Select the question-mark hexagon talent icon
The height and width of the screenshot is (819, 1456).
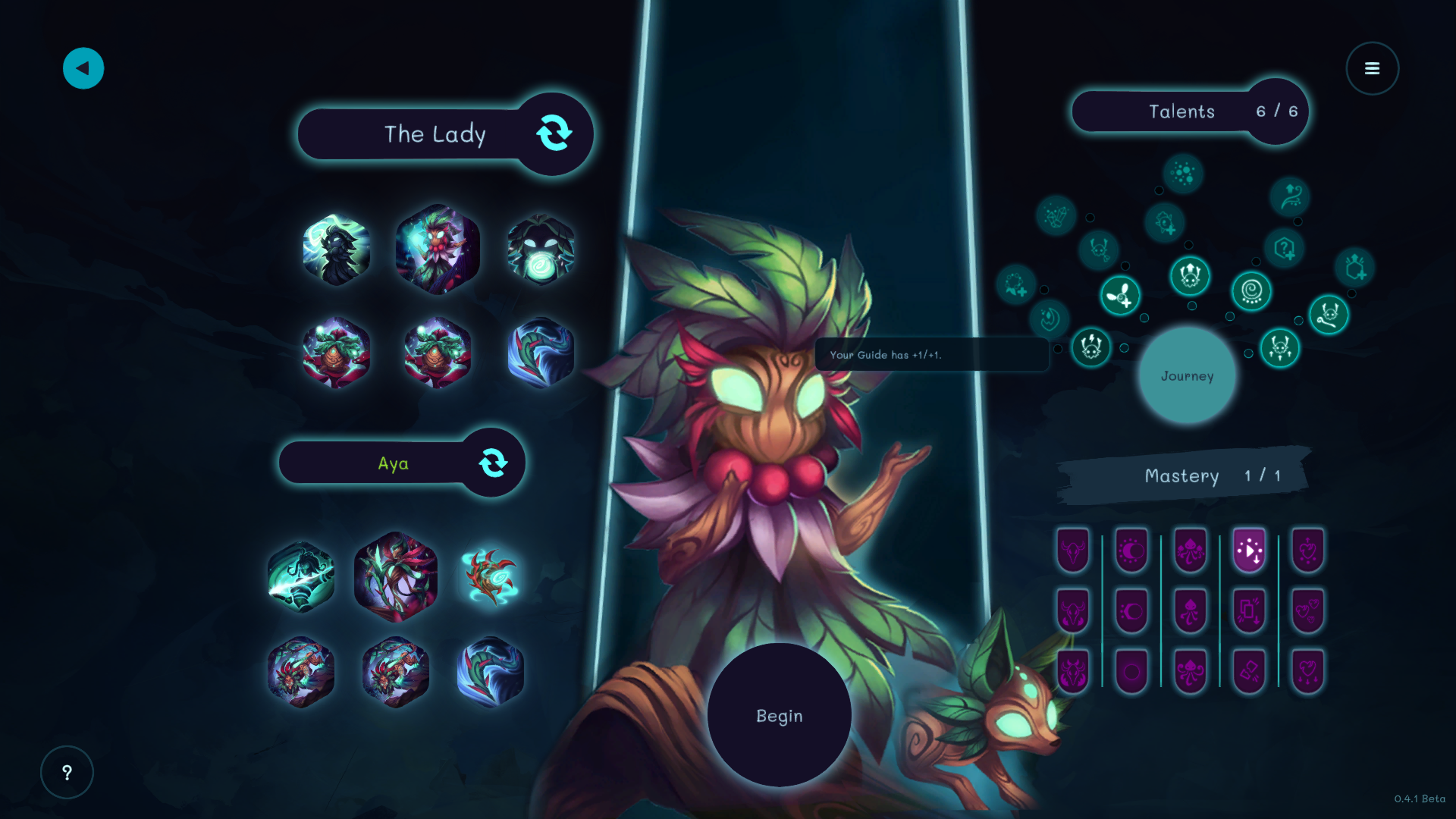pos(1284,248)
